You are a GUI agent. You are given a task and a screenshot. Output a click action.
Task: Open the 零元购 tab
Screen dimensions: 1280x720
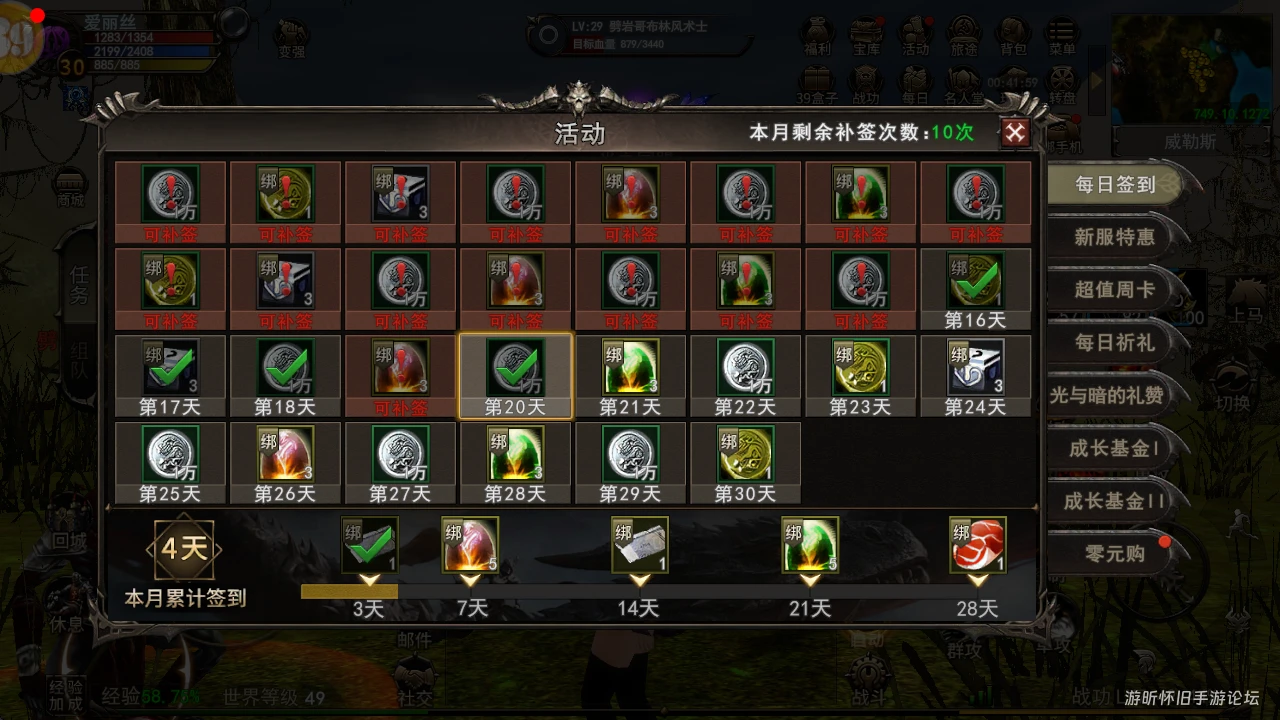(x=1114, y=553)
